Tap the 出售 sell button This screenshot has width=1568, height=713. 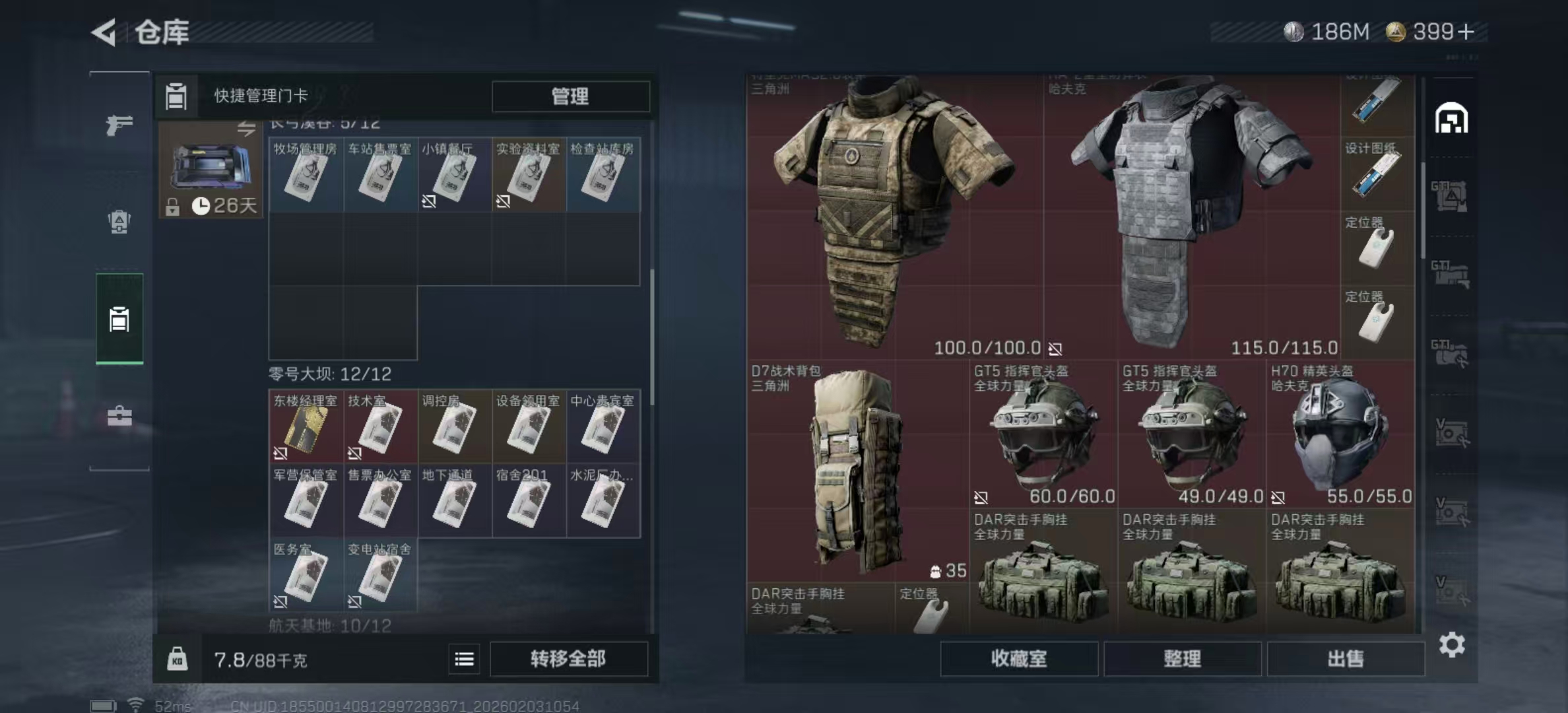coord(1345,659)
